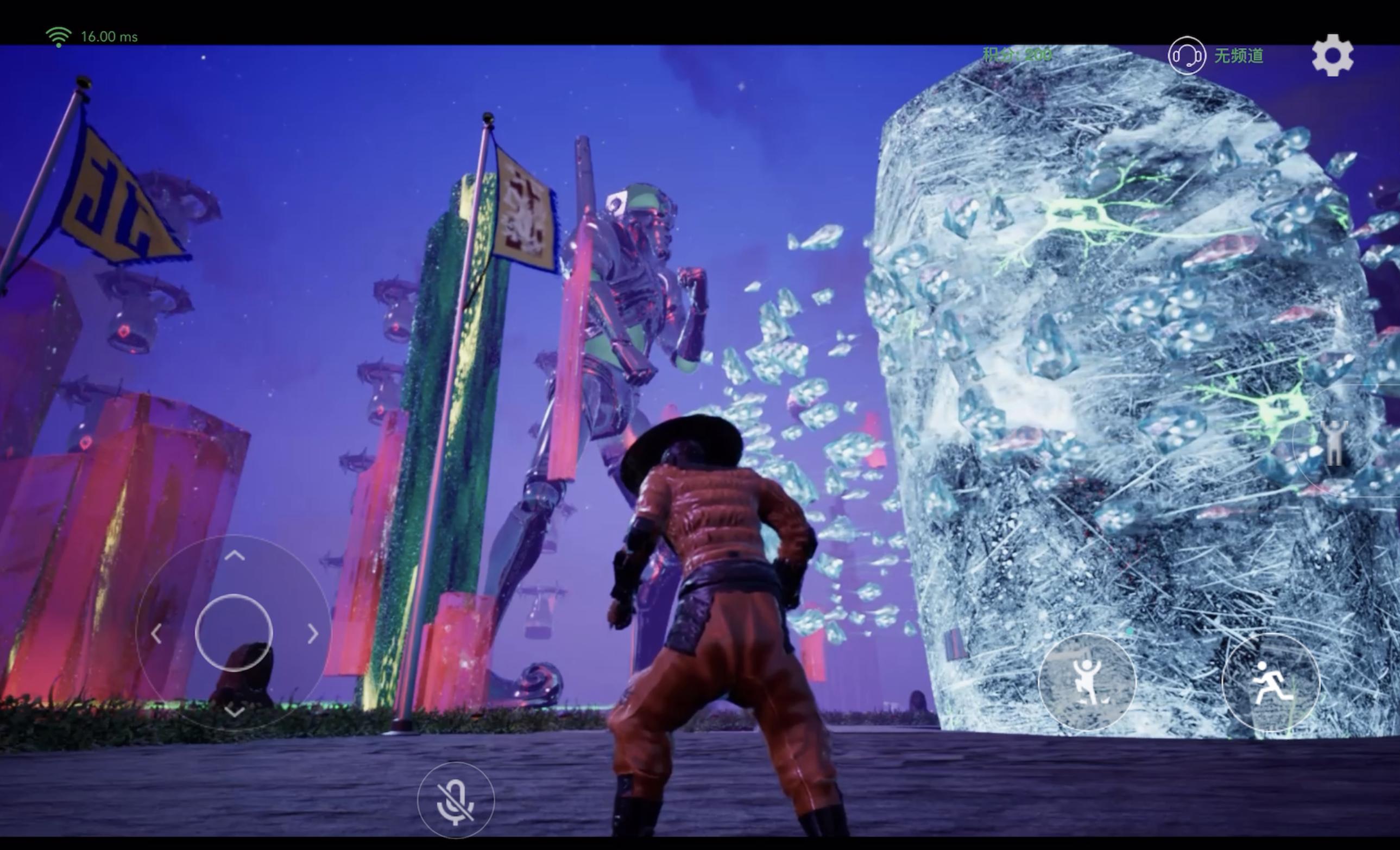The height and width of the screenshot is (850, 1400).
Task: Open the gear settings menu
Action: [x=1332, y=55]
